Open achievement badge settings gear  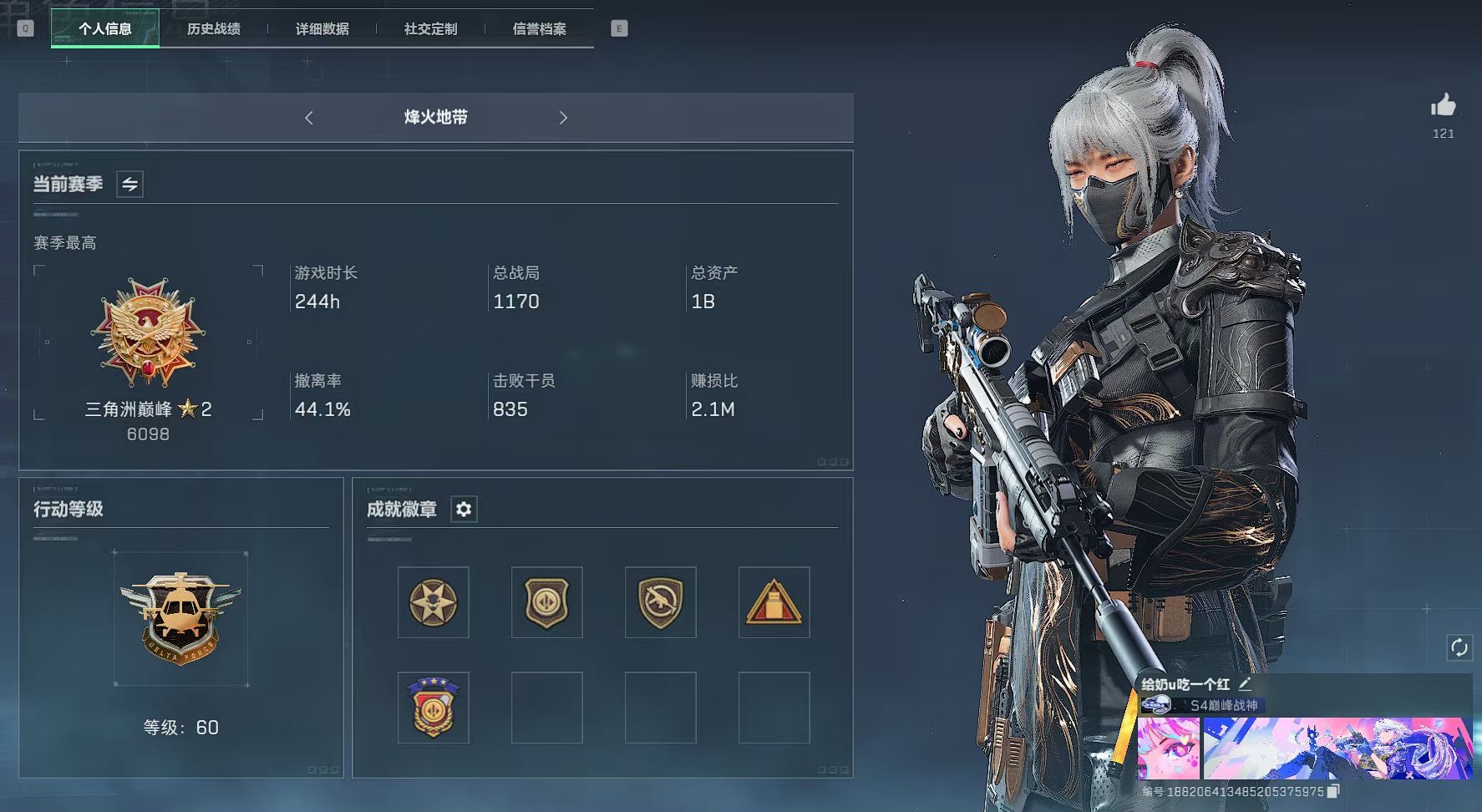[464, 509]
